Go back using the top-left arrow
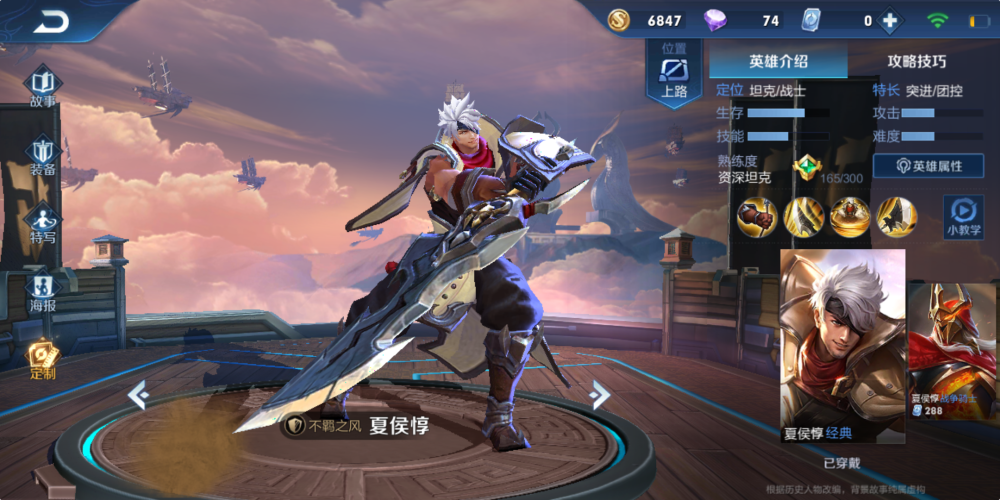The image size is (1000, 500). (50, 22)
